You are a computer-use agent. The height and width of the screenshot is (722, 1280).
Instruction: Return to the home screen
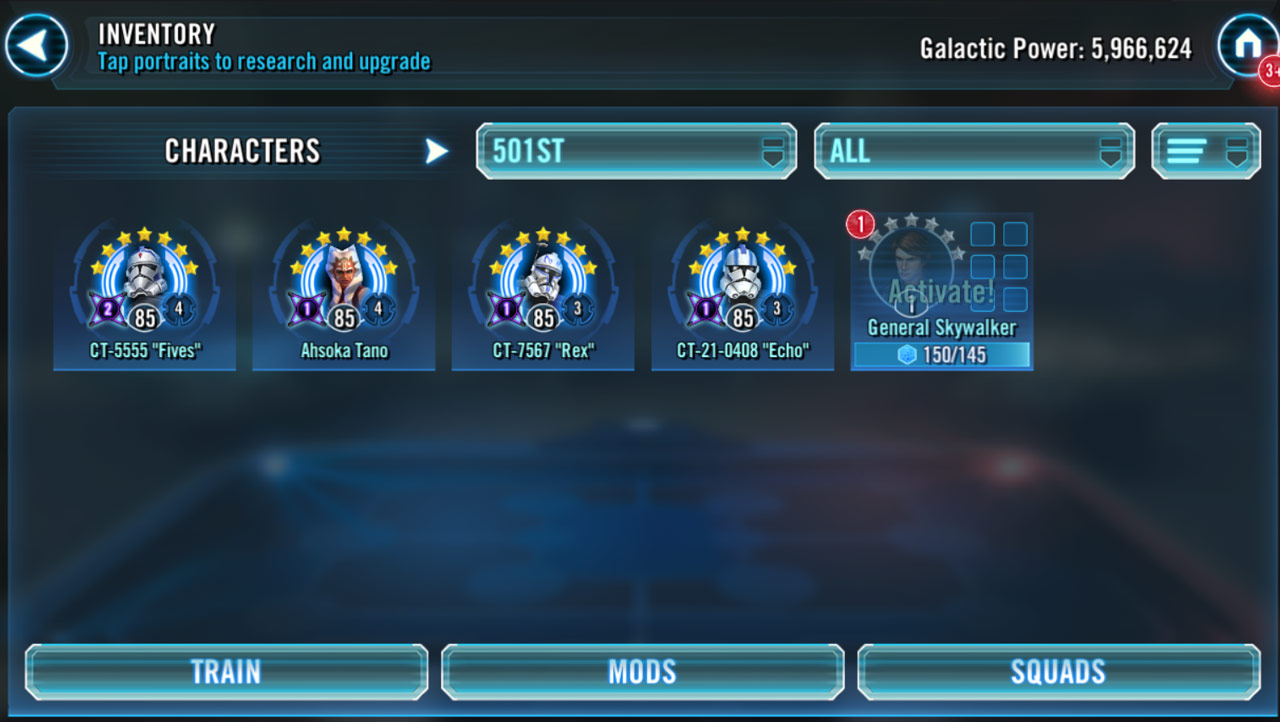(x=1246, y=45)
